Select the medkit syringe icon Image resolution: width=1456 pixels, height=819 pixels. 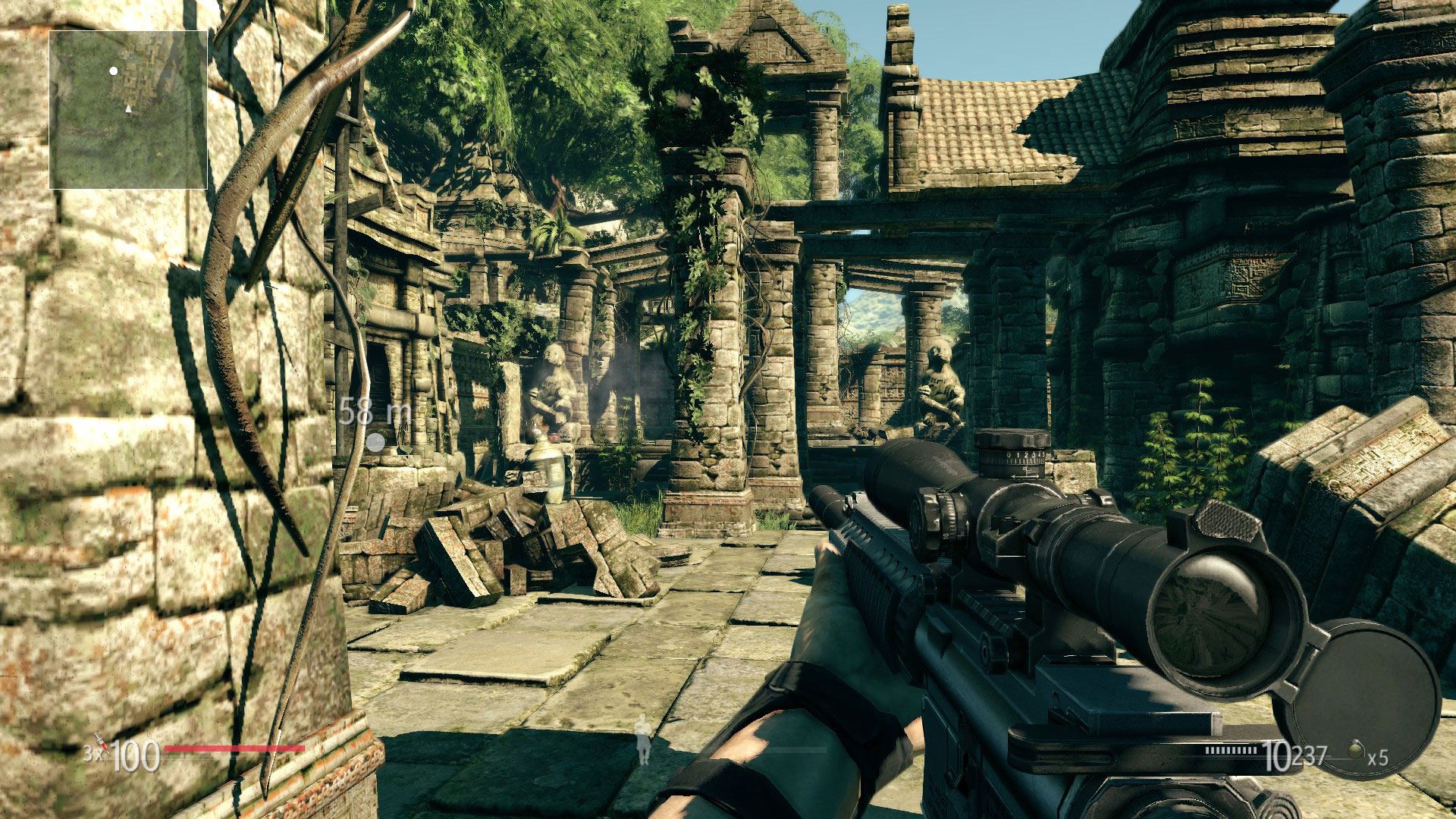click(x=101, y=745)
